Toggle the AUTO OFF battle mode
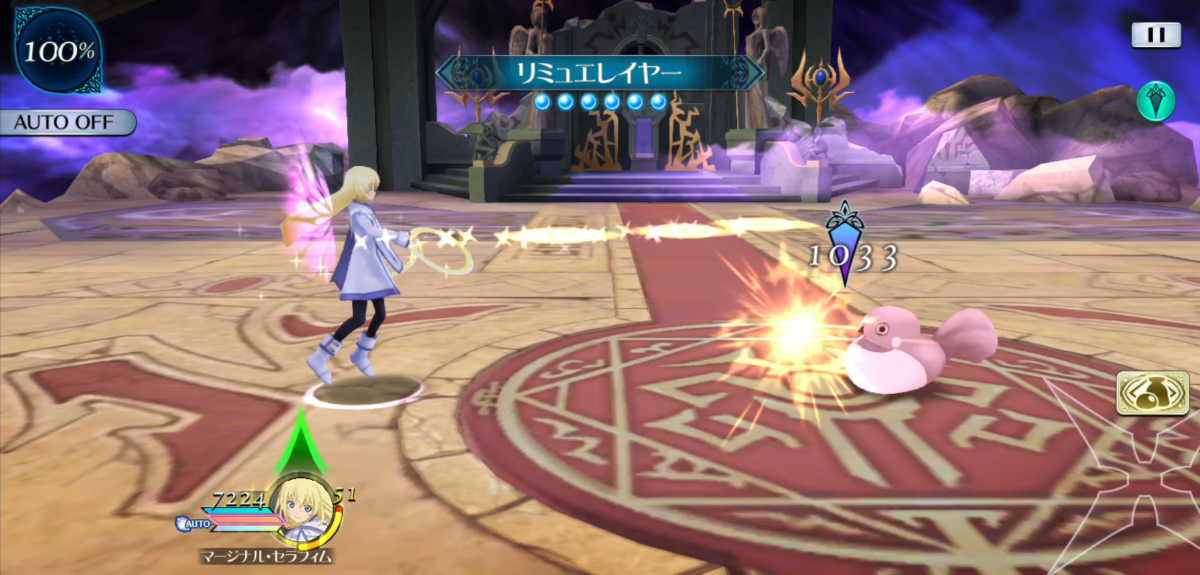This screenshot has height=575, width=1200. (x=66, y=123)
